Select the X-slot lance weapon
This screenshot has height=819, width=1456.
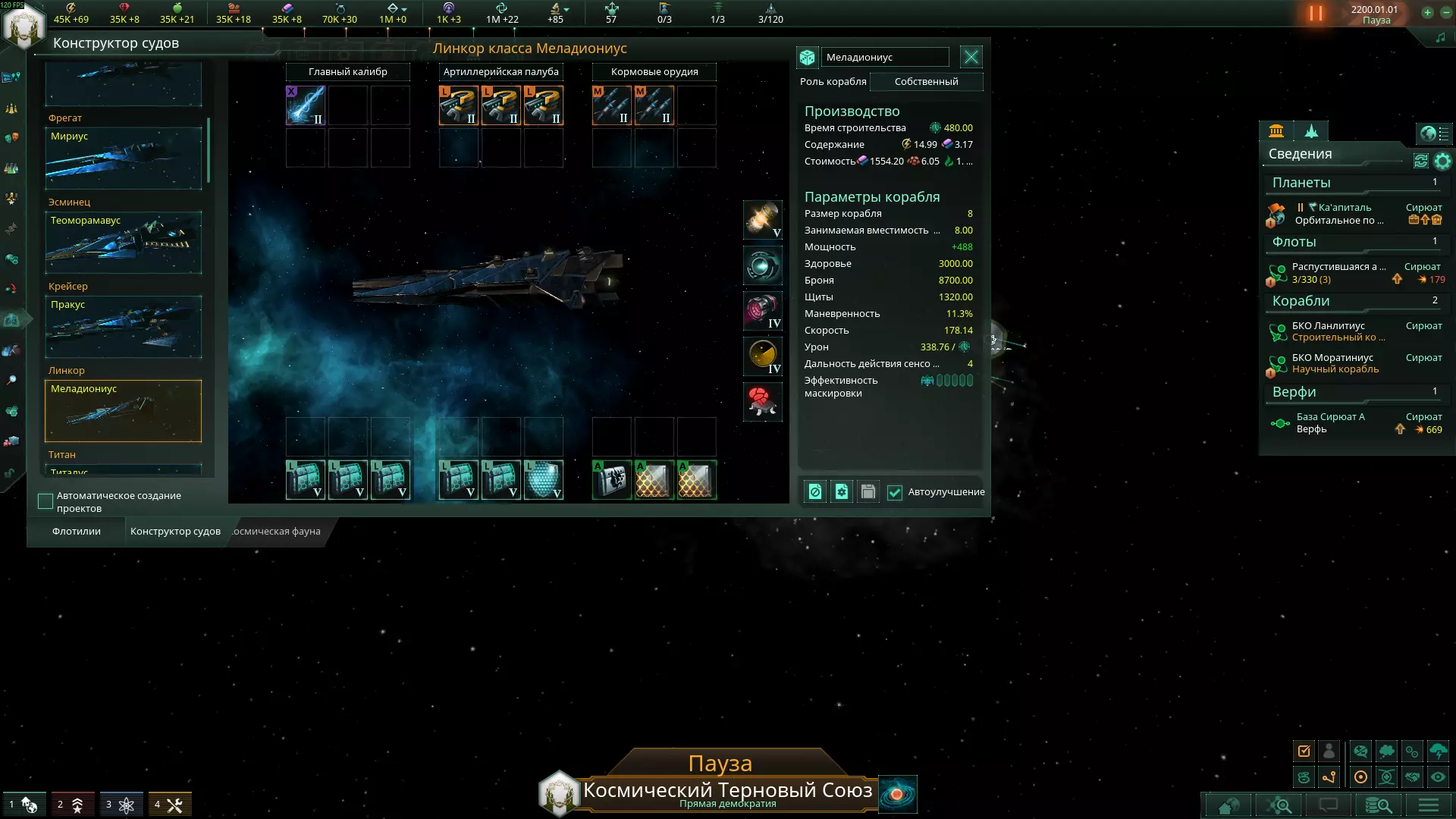pyautogui.click(x=305, y=105)
